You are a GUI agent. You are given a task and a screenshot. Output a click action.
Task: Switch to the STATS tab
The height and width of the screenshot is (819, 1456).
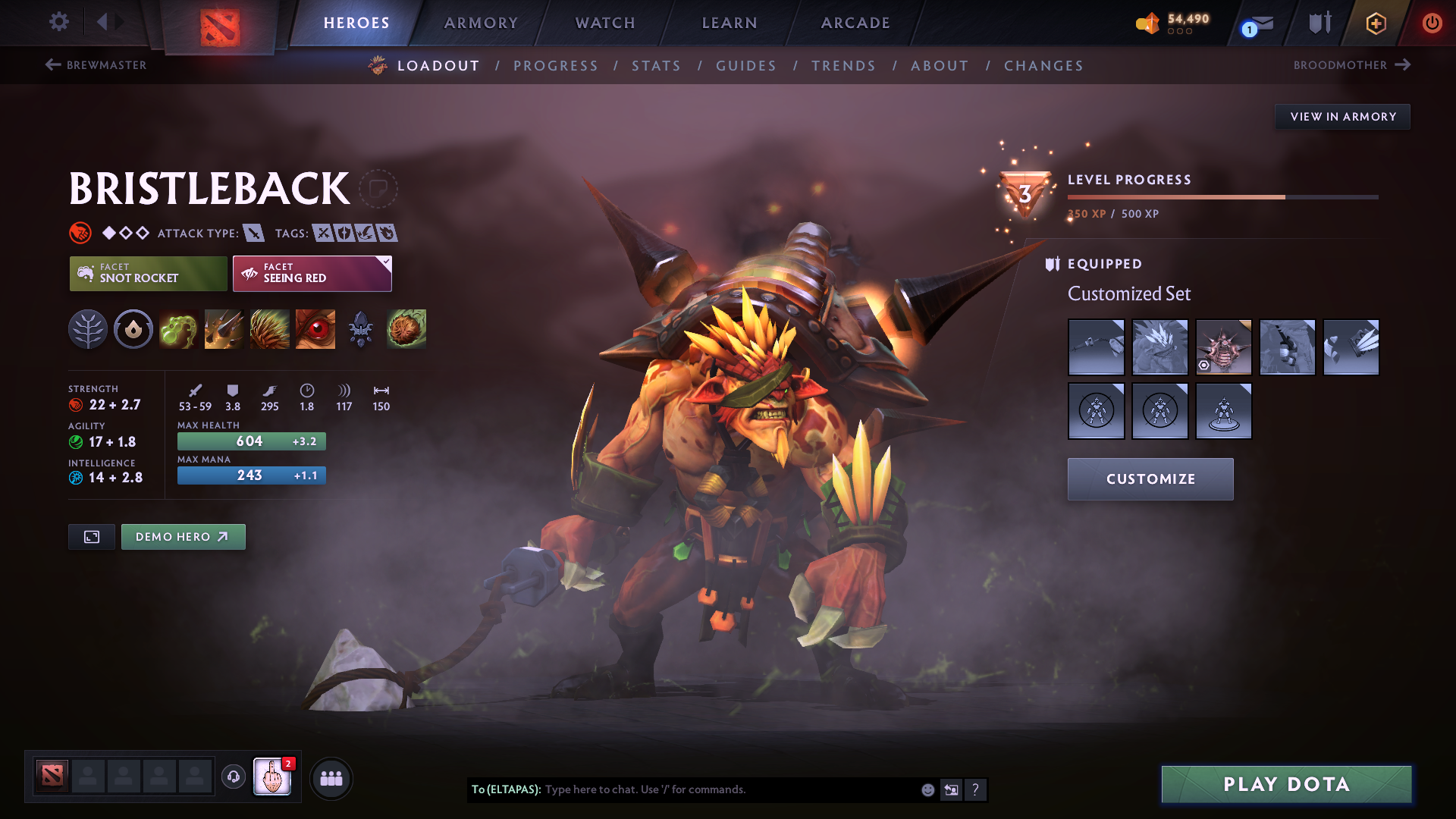(x=656, y=65)
